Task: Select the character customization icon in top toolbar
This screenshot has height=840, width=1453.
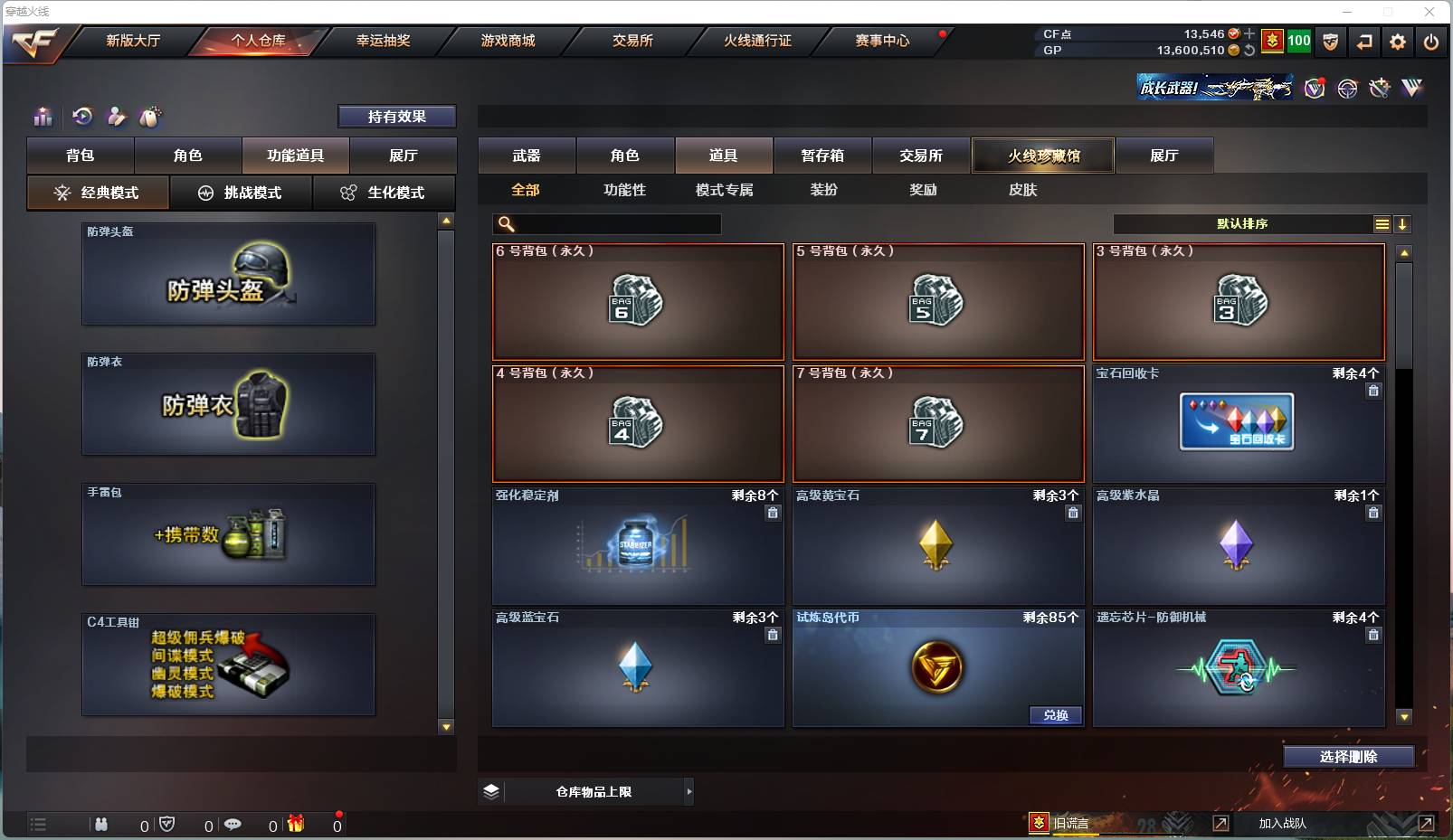Action: 116,117
